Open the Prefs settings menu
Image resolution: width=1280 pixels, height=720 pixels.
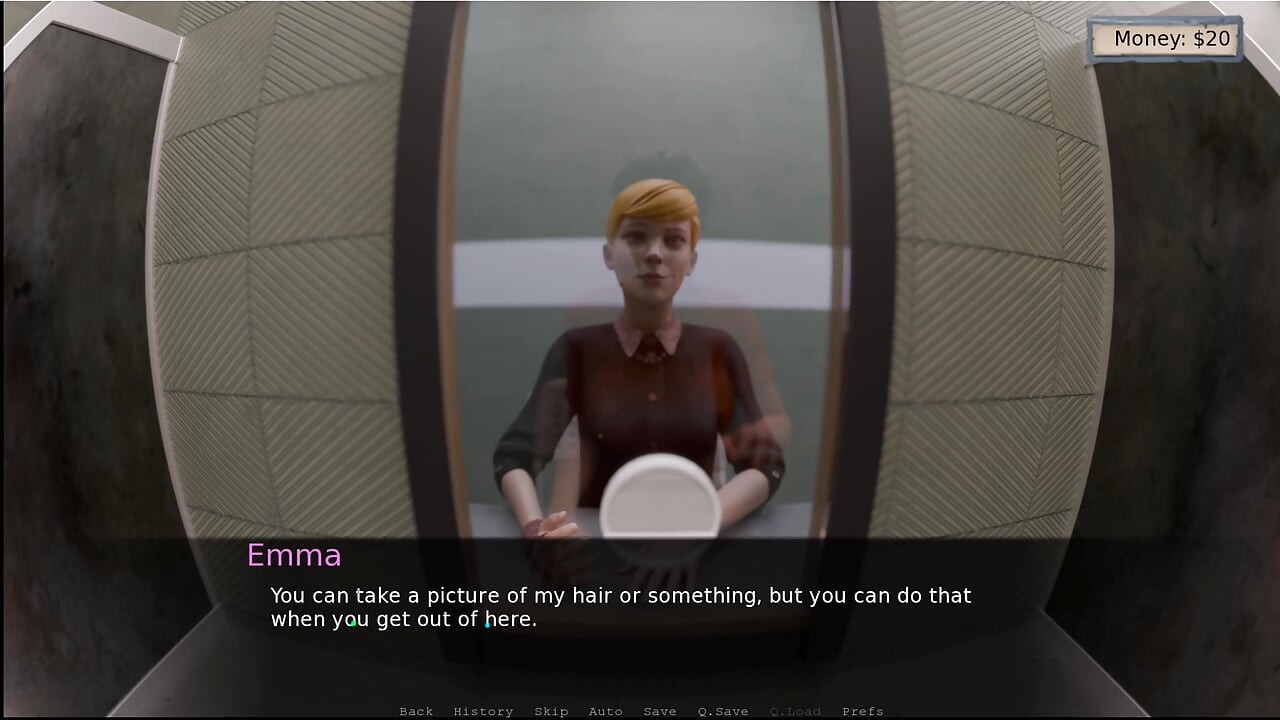pos(862,711)
